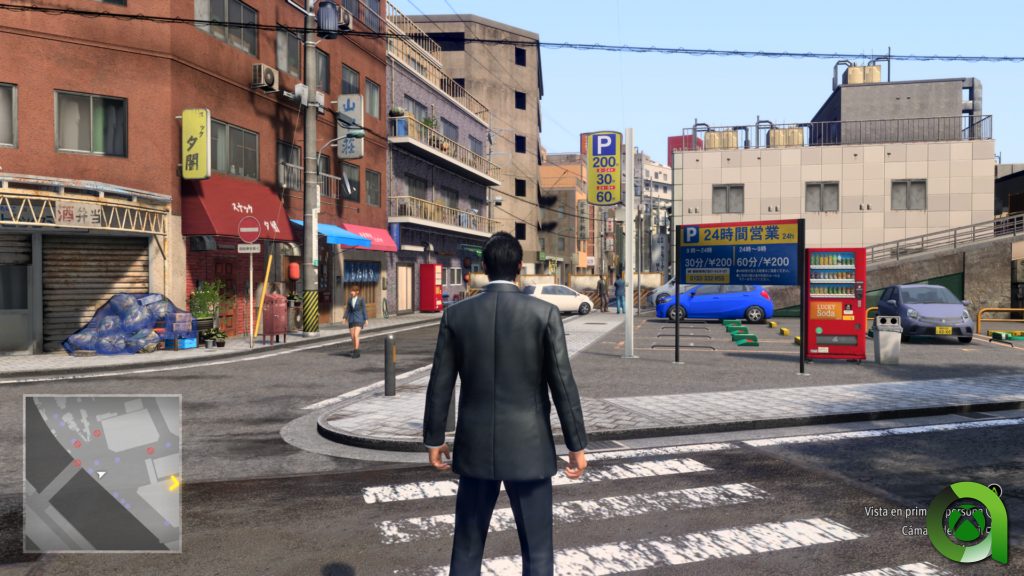Click the green Xbox logo overlay
Screen dimensions: 1024x576
pos(966,524)
